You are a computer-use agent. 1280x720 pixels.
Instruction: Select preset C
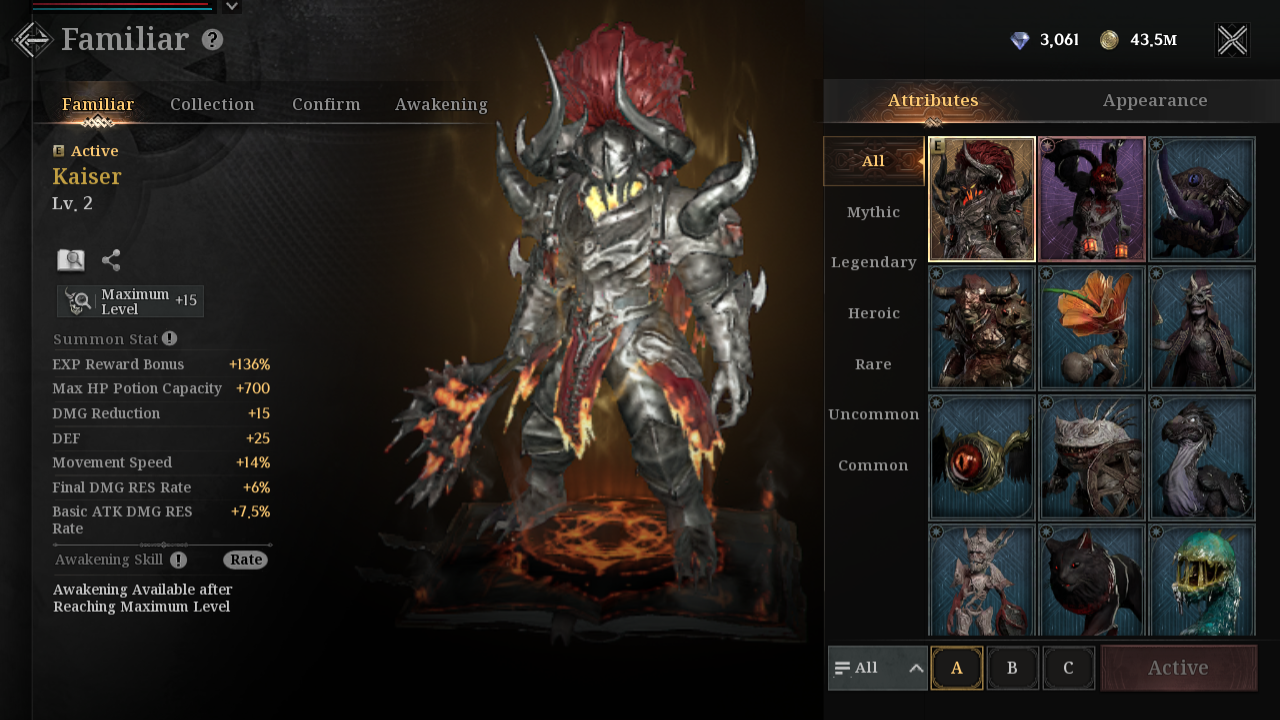point(1068,668)
